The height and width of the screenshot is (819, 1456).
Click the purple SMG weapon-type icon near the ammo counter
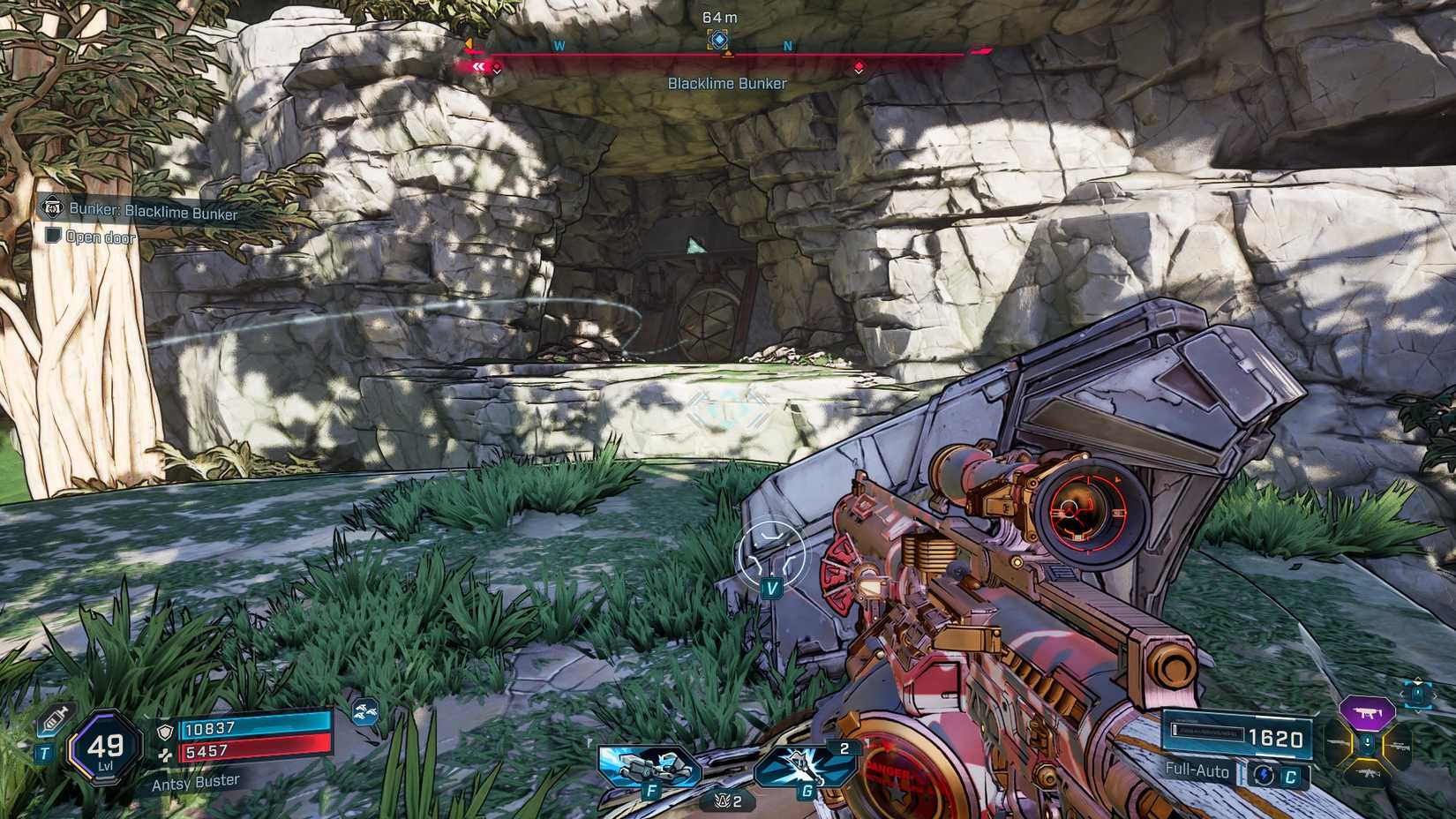pyautogui.click(x=1367, y=713)
